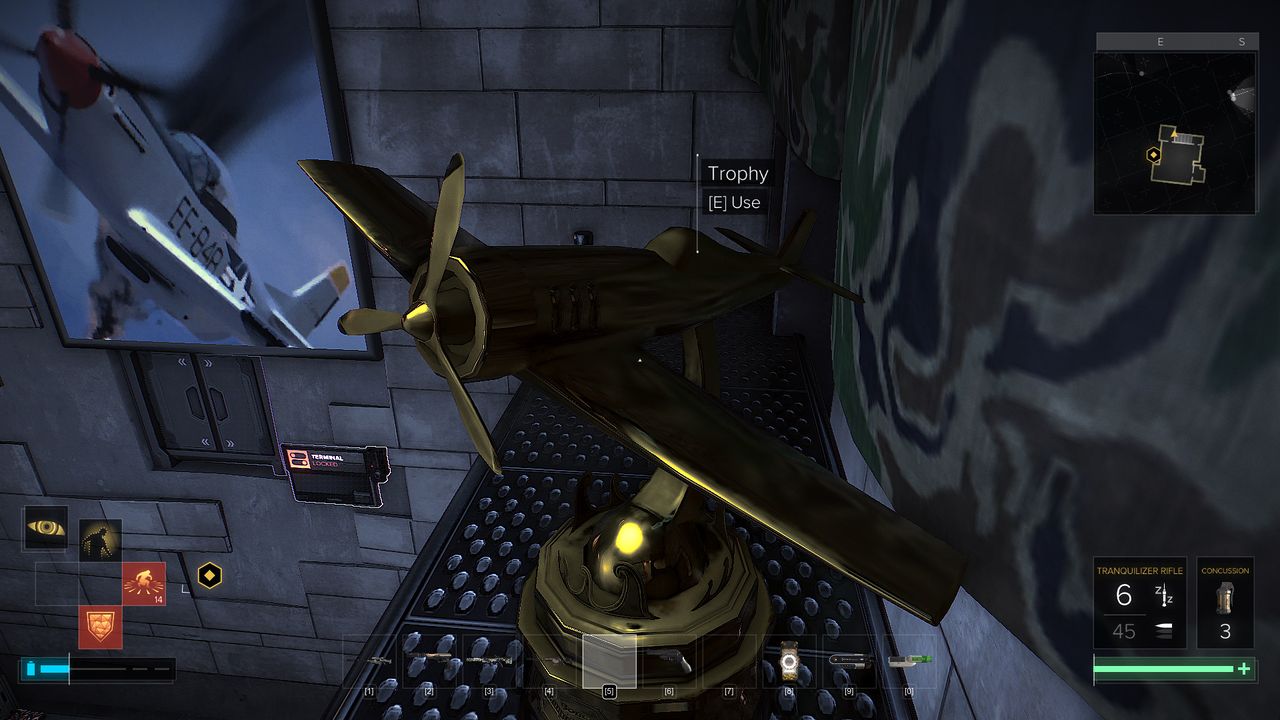Select the green-tipped item in slot 0

908,661
